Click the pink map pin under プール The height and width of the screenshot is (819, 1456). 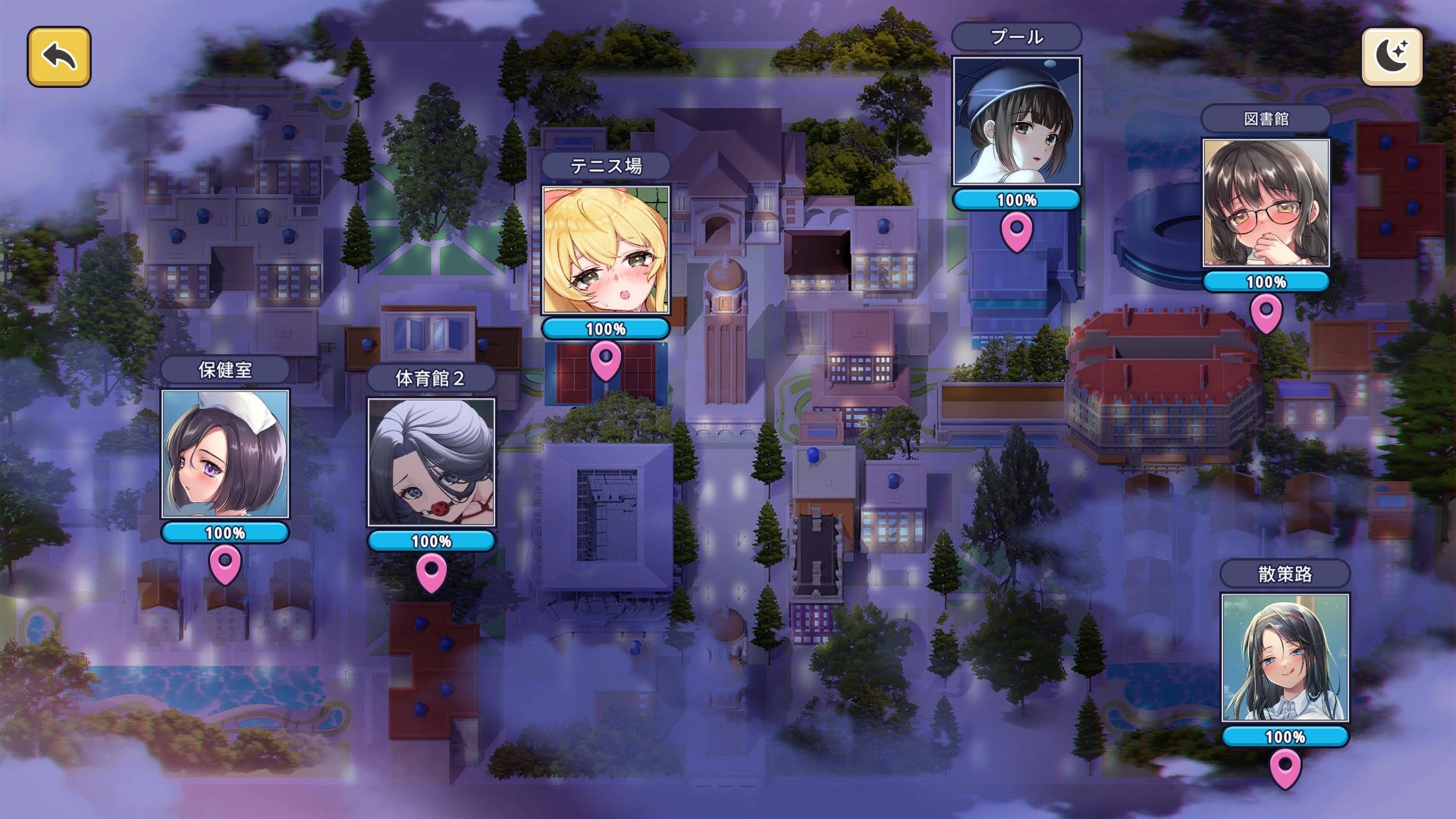[x=1016, y=231]
